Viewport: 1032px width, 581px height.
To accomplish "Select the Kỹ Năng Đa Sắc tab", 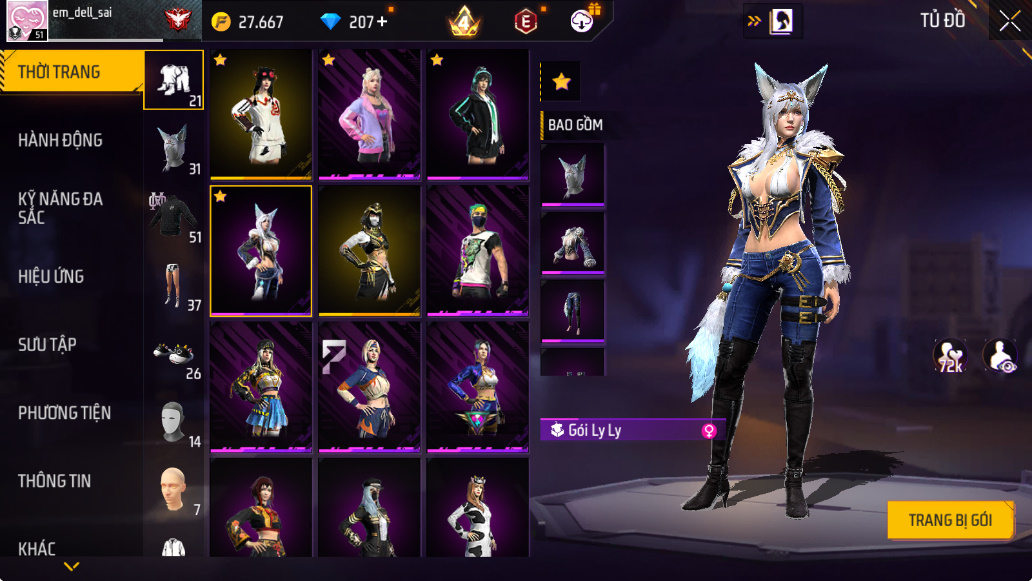I will click(x=60, y=208).
